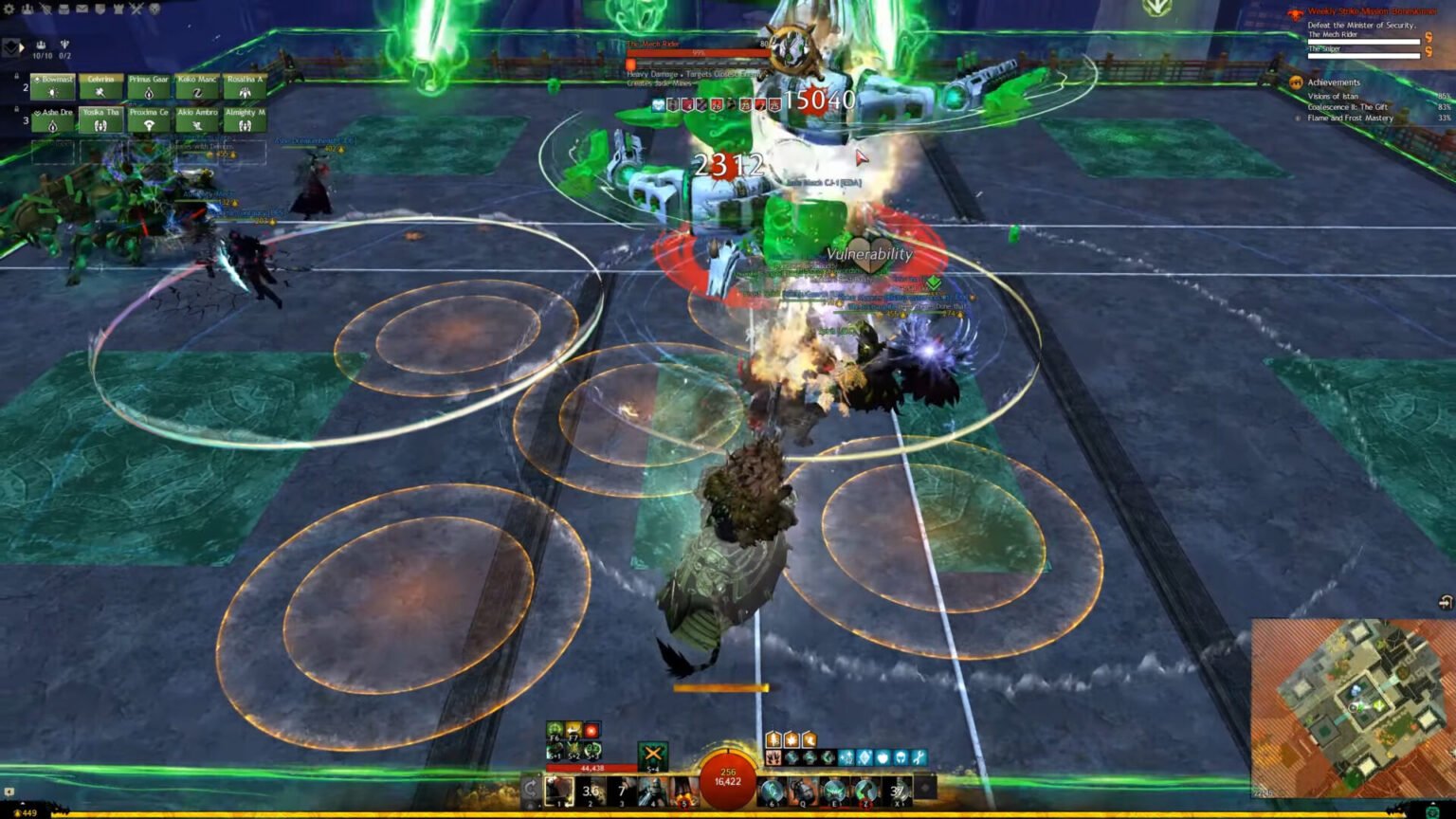Toggle the lock icon beside subgroup 3
Viewport: 1456px width, 819px height.
click(16, 108)
